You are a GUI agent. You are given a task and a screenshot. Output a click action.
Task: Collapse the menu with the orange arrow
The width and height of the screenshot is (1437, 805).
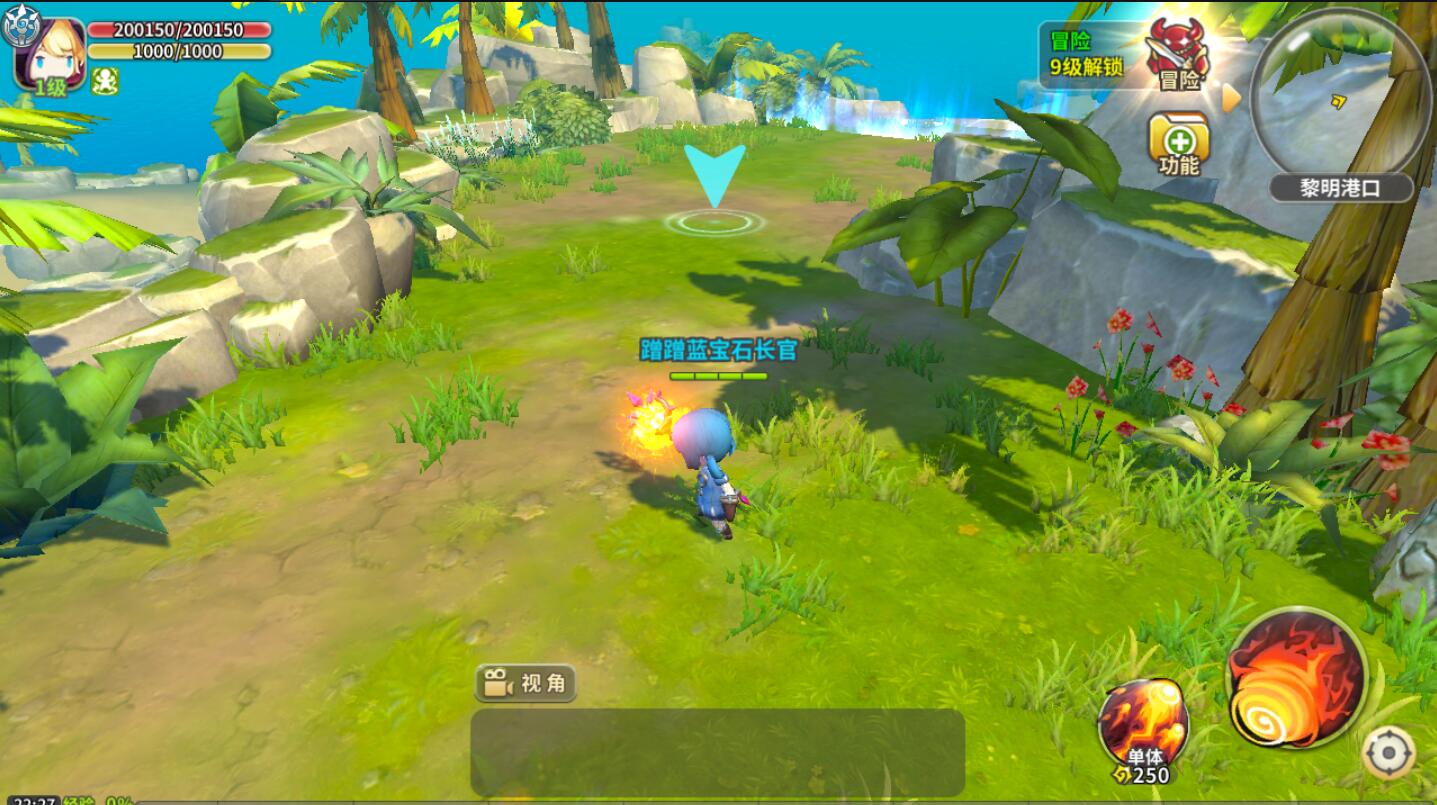(1231, 97)
